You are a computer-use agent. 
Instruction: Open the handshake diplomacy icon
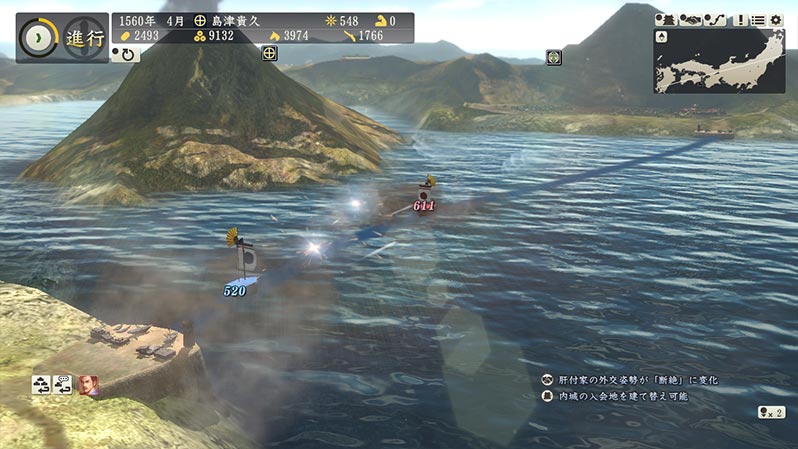[x=690, y=19]
